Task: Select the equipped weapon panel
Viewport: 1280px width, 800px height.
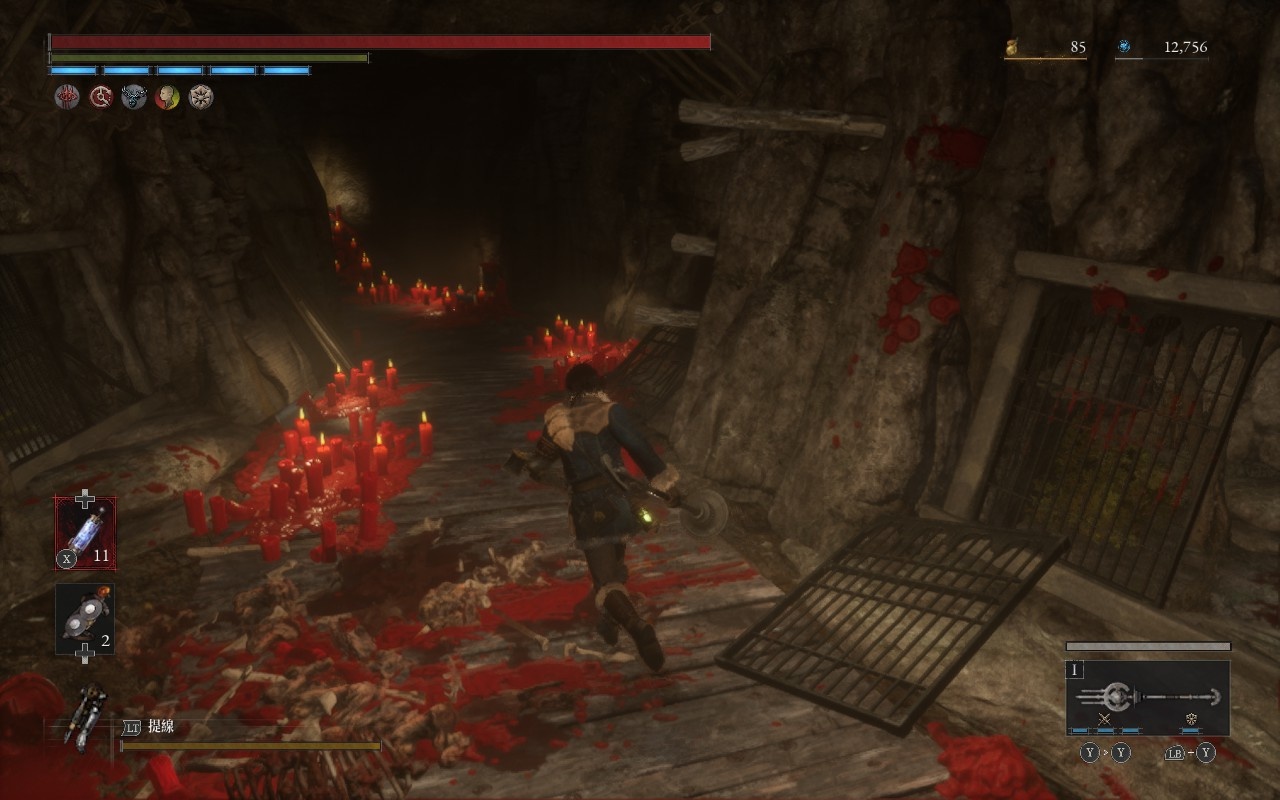Action: [1148, 697]
